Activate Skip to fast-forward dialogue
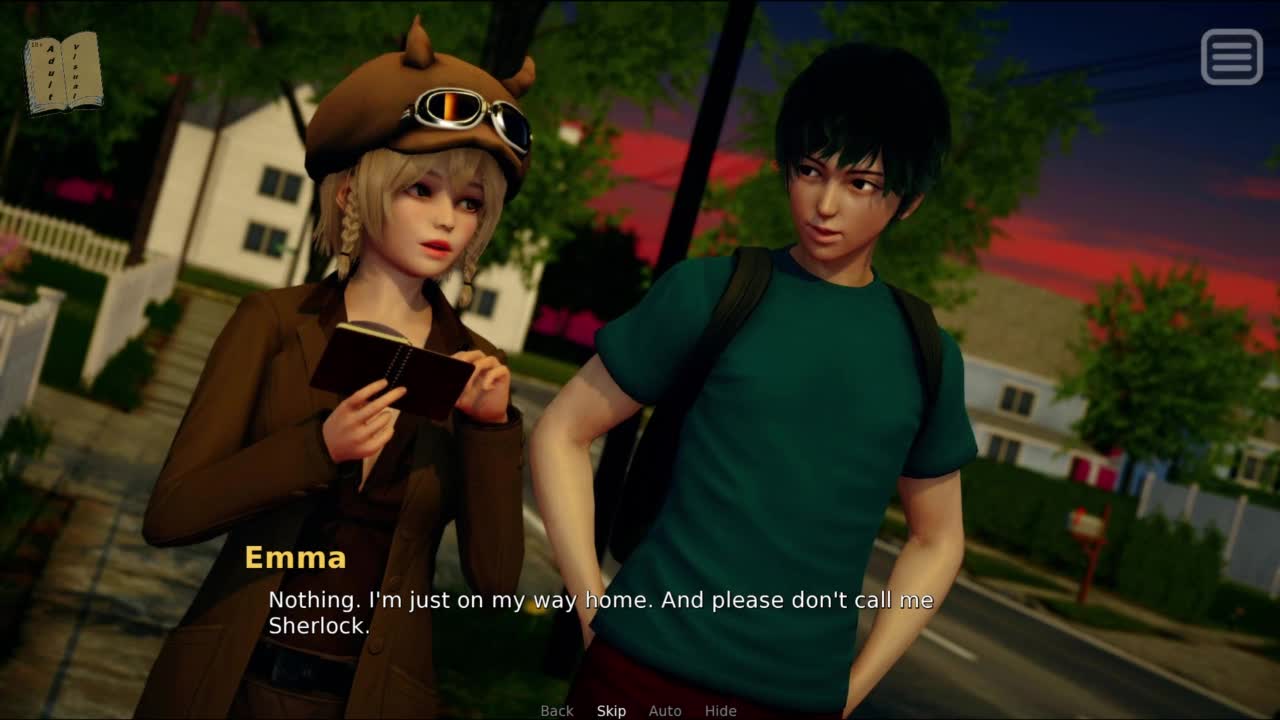The image size is (1280, 720). coord(611,711)
